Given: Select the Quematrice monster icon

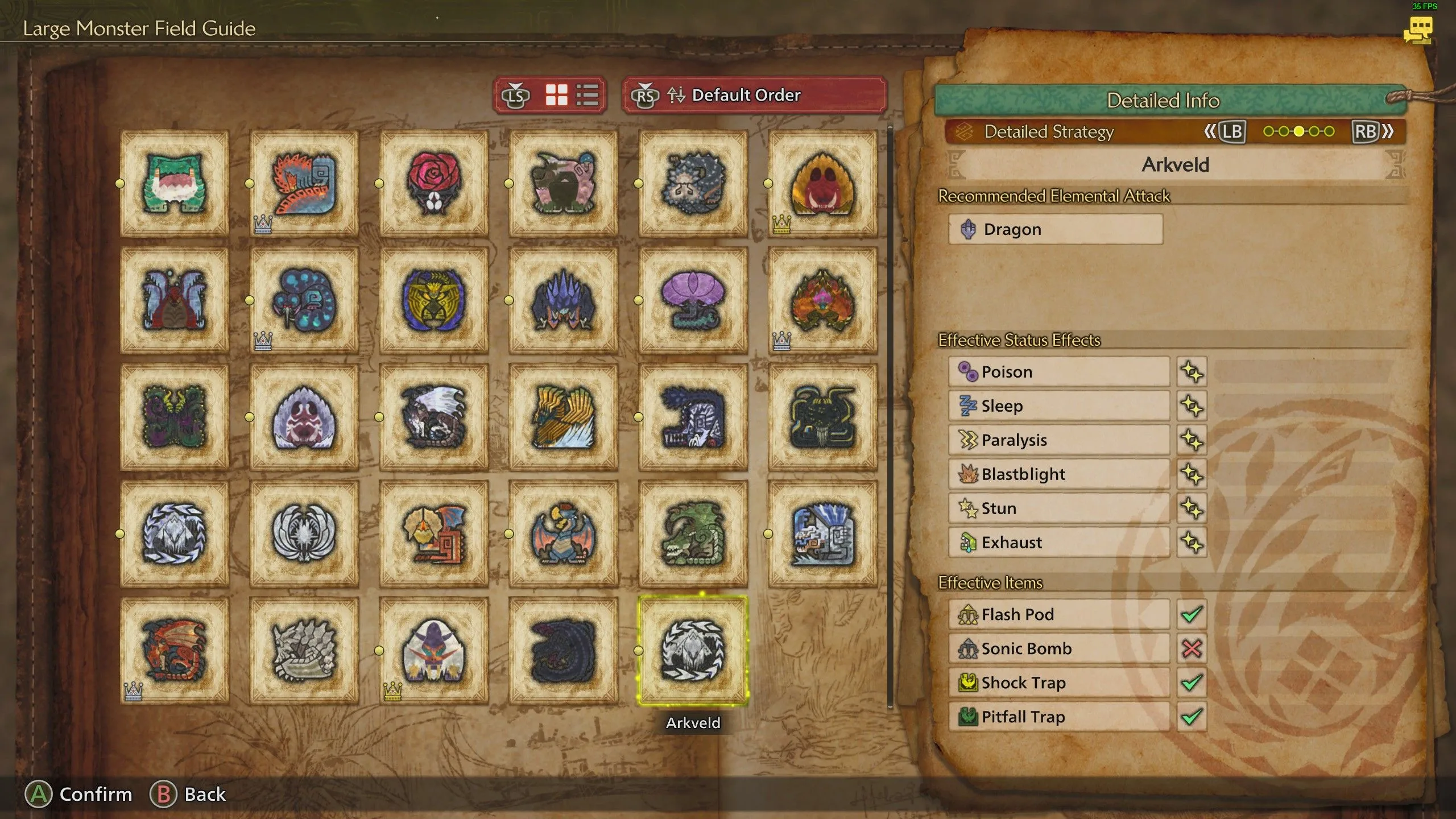Looking at the screenshot, I should pos(303,182).
